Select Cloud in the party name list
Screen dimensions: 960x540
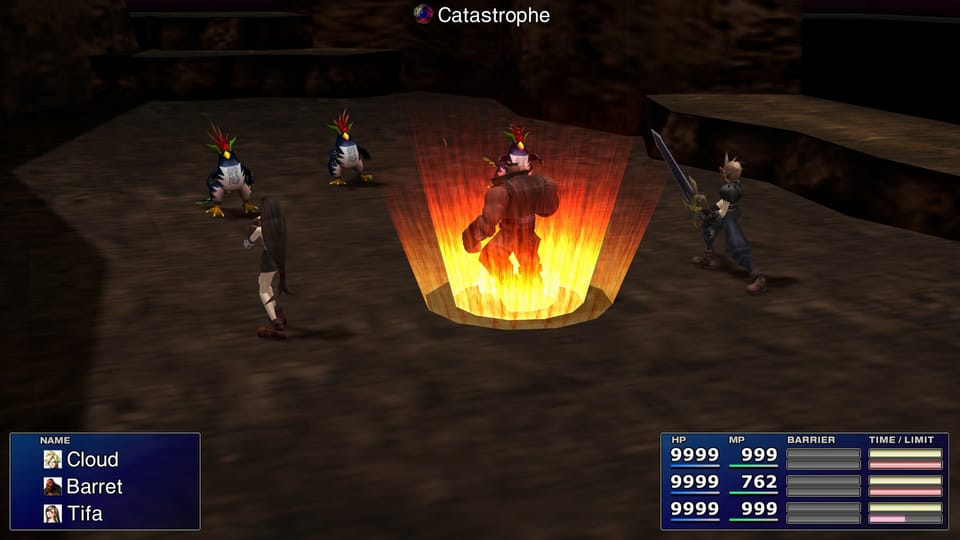pos(92,460)
